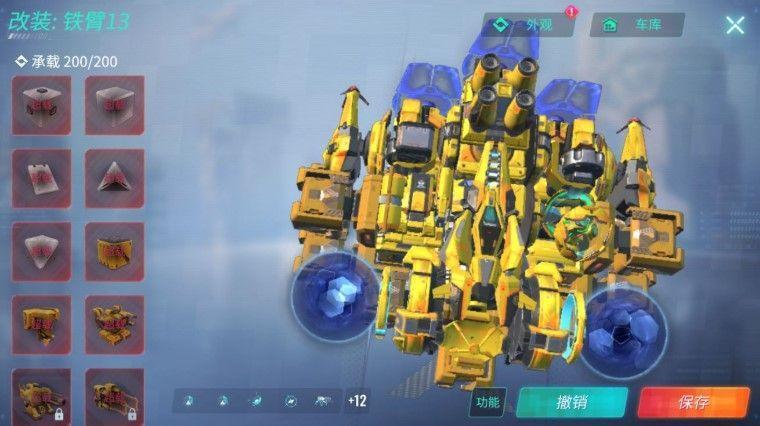Expand the +12 additional parts list
The width and height of the screenshot is (760, 426).
click(x=358, y=401)
